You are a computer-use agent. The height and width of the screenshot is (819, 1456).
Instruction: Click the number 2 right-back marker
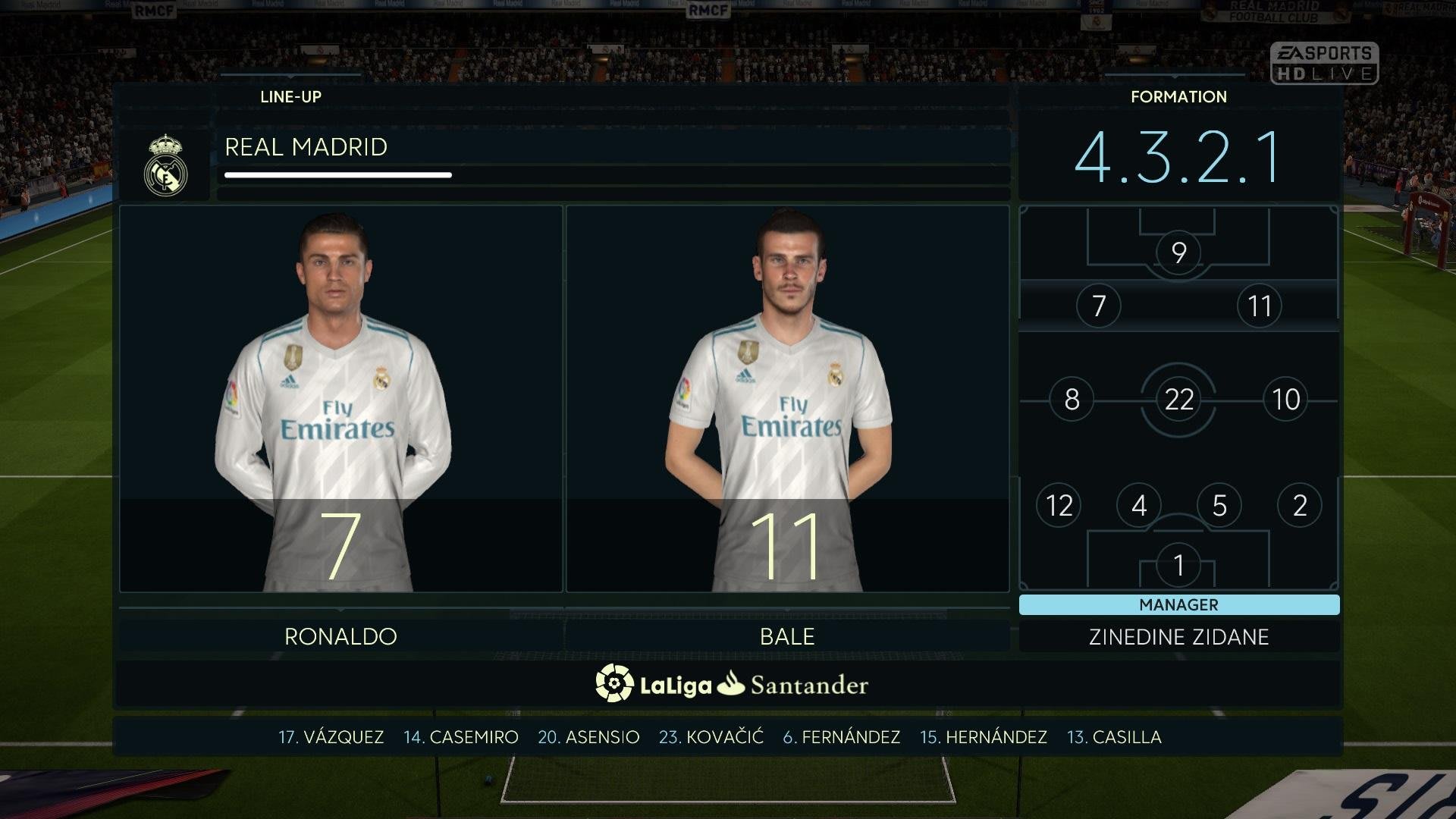[1299, 505]
